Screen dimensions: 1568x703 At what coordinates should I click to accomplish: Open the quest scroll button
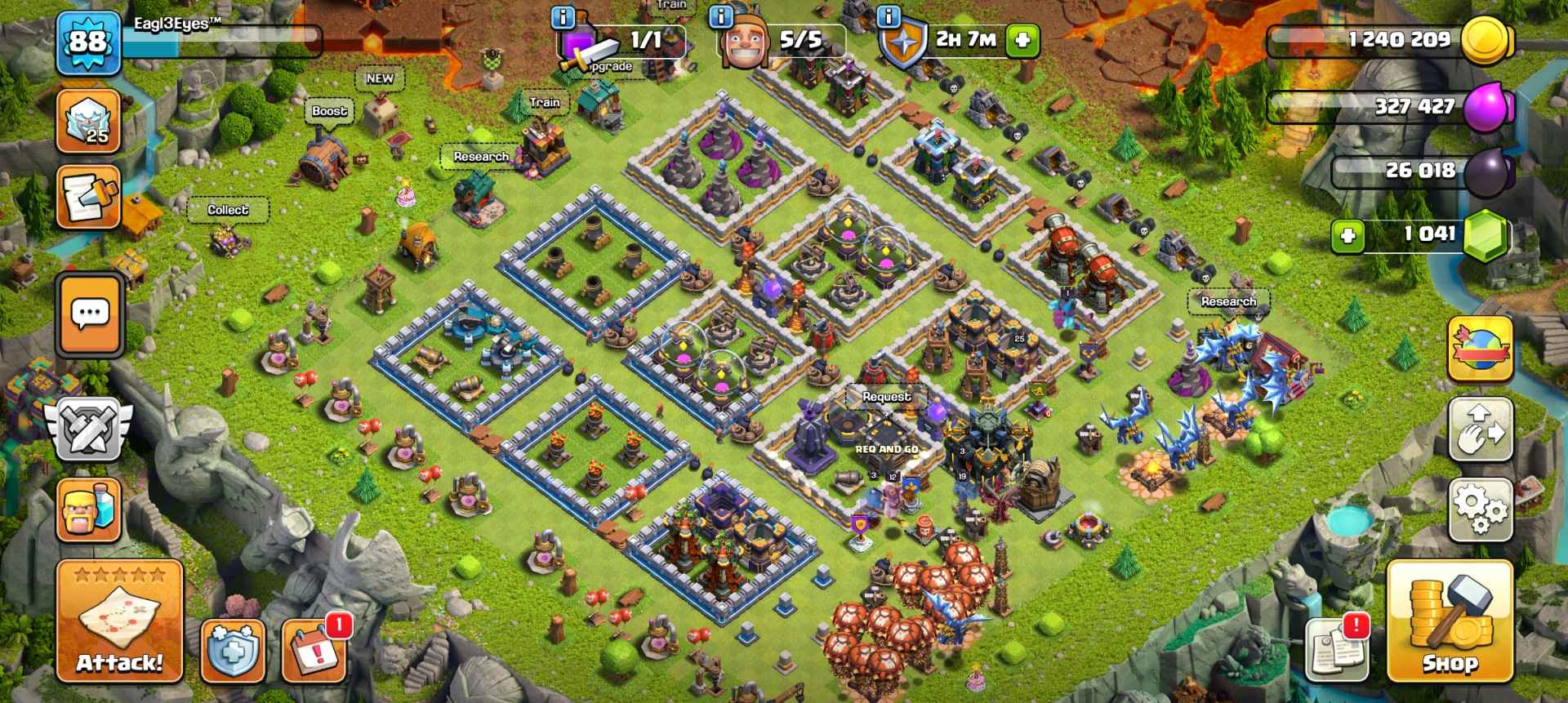89,198
